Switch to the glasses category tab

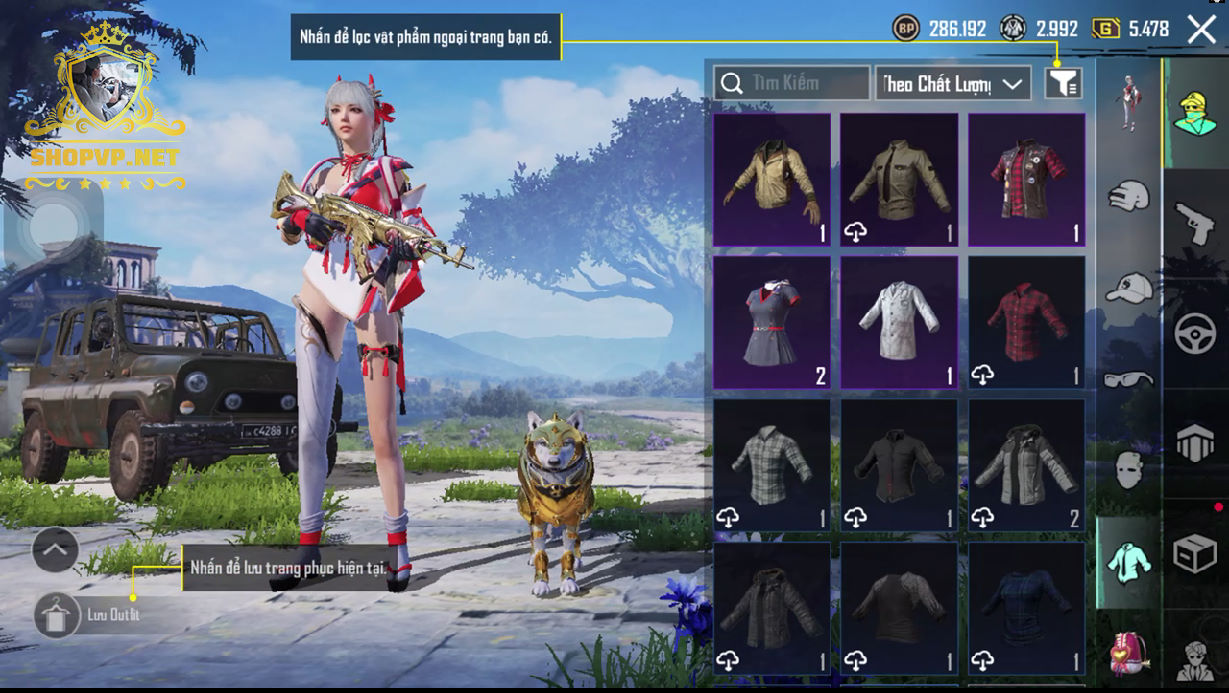pos(1129,379)
